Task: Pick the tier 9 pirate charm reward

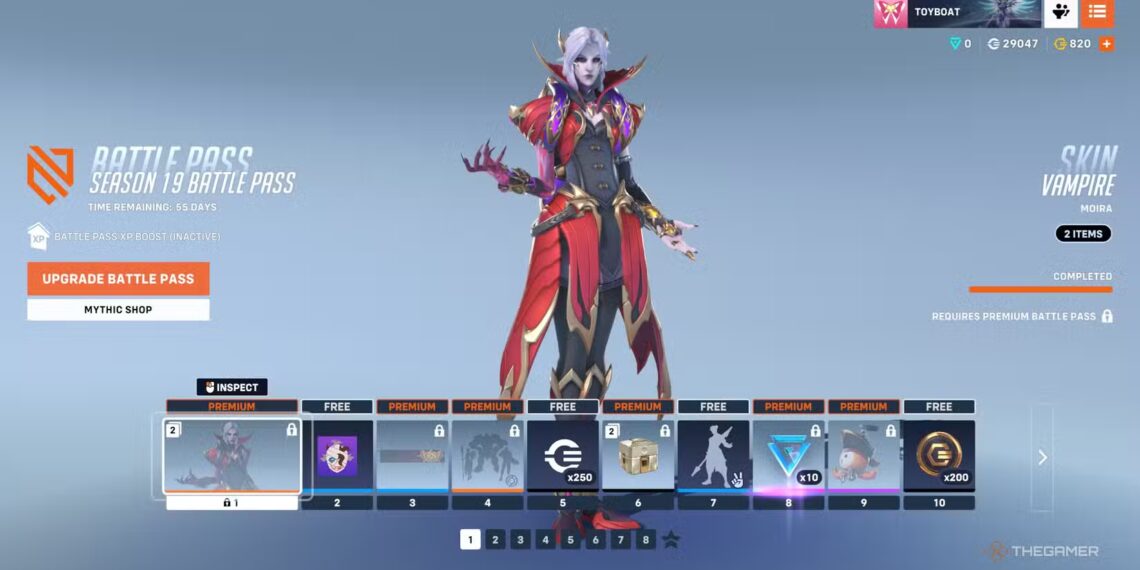Action: 864,456
